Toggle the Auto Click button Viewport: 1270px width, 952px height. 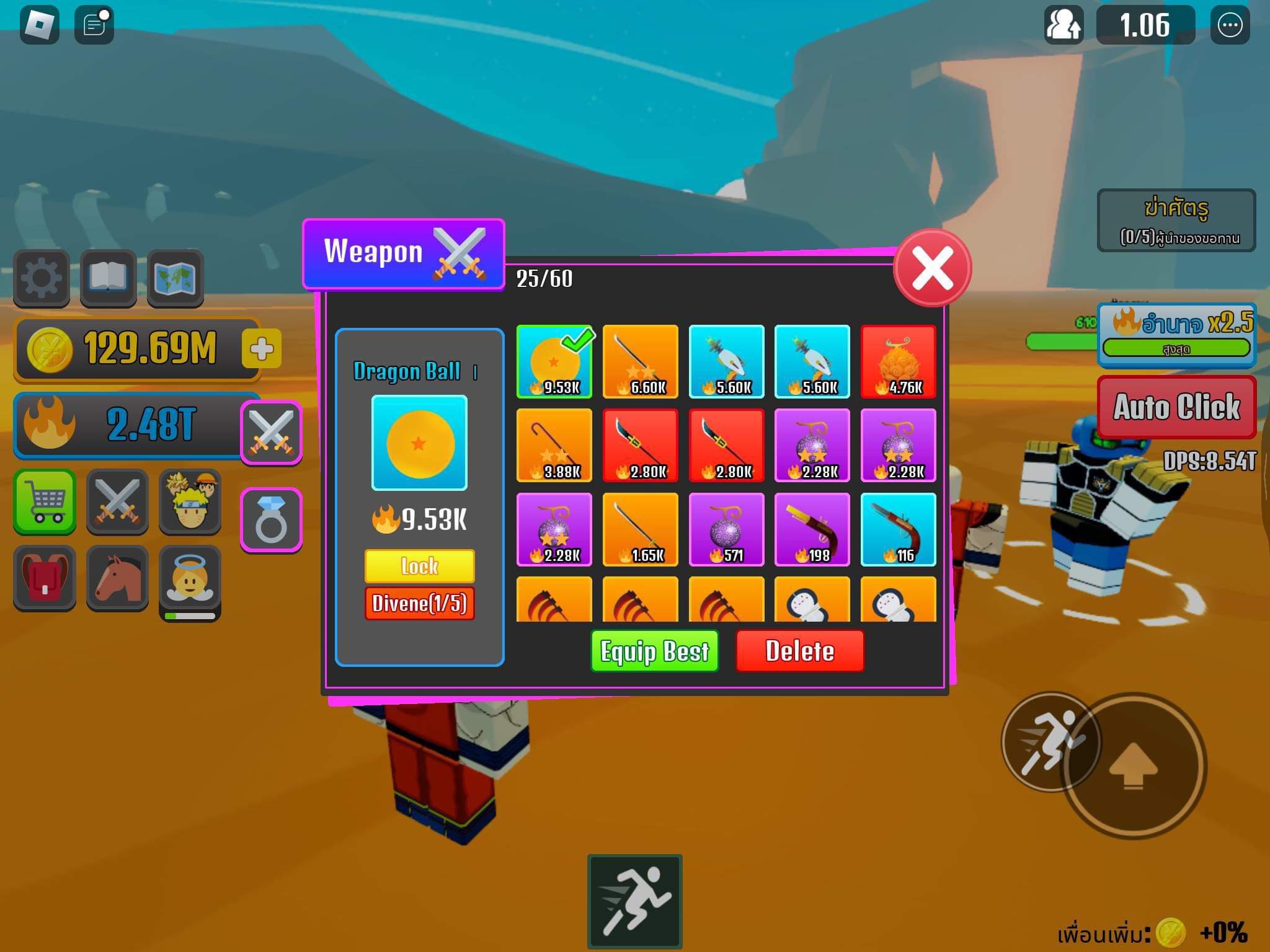click(x=1176, y=407)
